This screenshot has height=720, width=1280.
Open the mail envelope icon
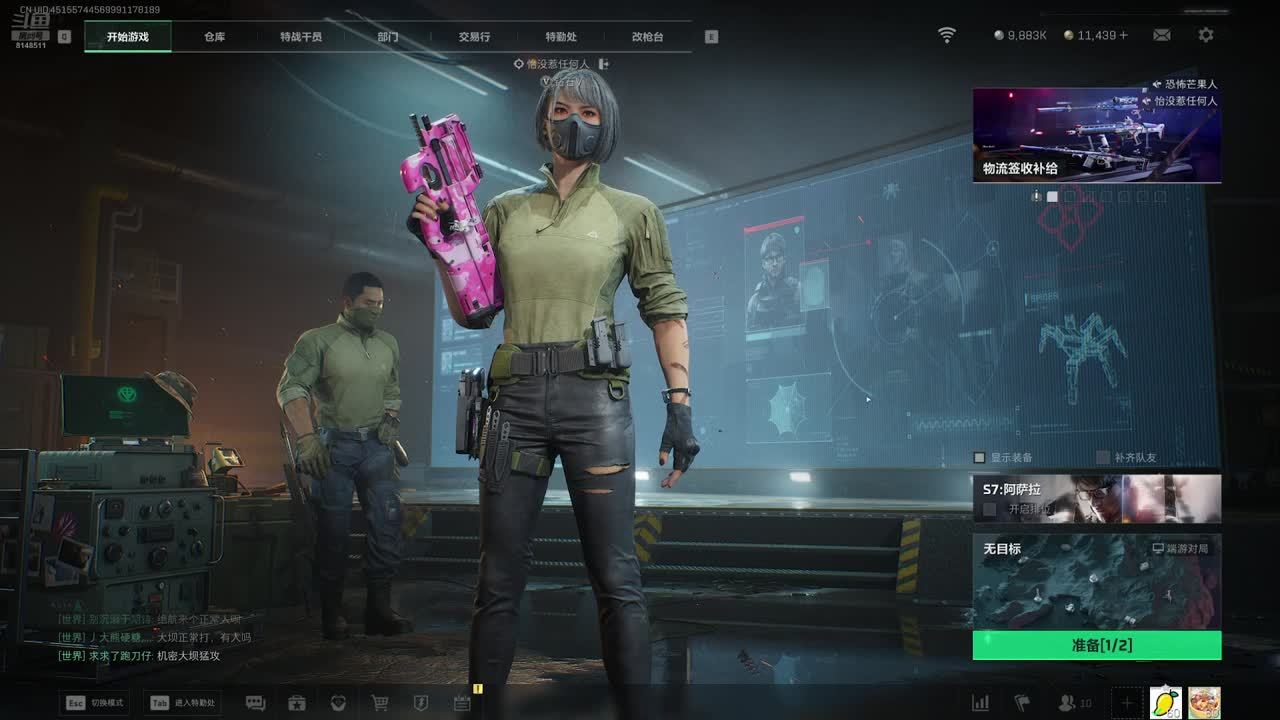coord(1161,35)
